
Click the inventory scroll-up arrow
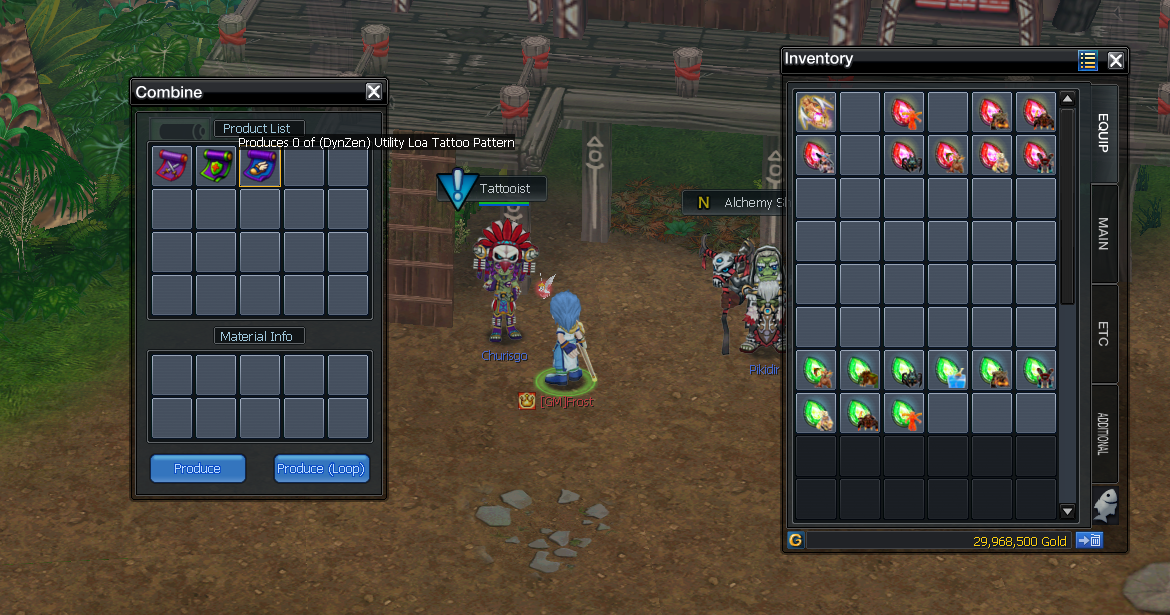[1067, 99]
